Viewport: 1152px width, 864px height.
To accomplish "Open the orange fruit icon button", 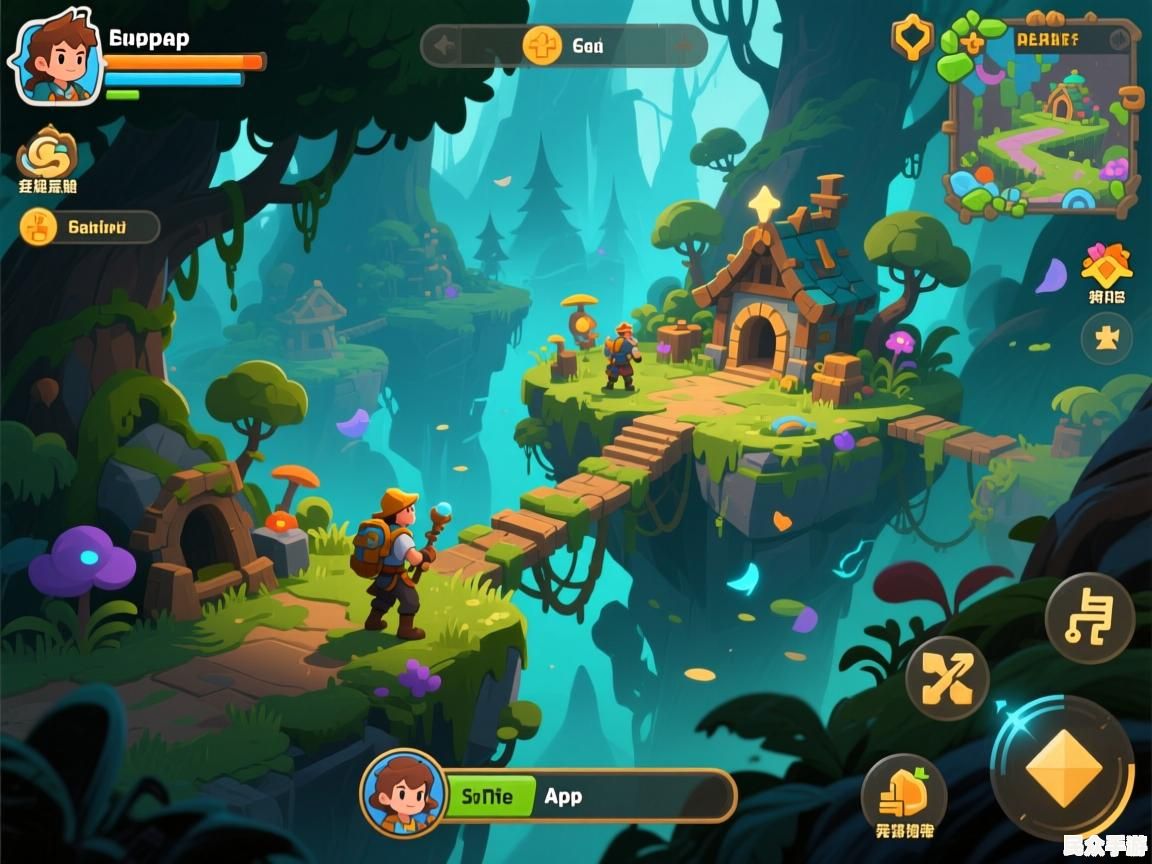I will coord(904,795).
